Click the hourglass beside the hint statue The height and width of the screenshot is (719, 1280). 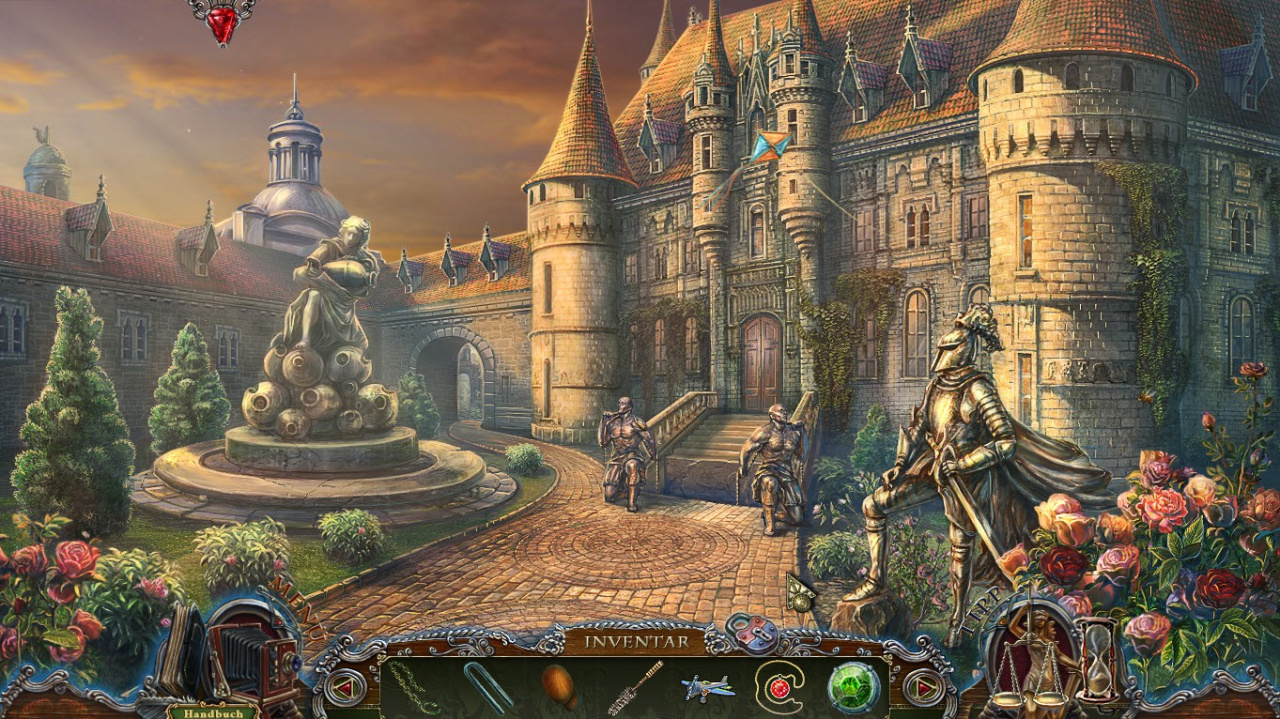[x=1097, y=658]
